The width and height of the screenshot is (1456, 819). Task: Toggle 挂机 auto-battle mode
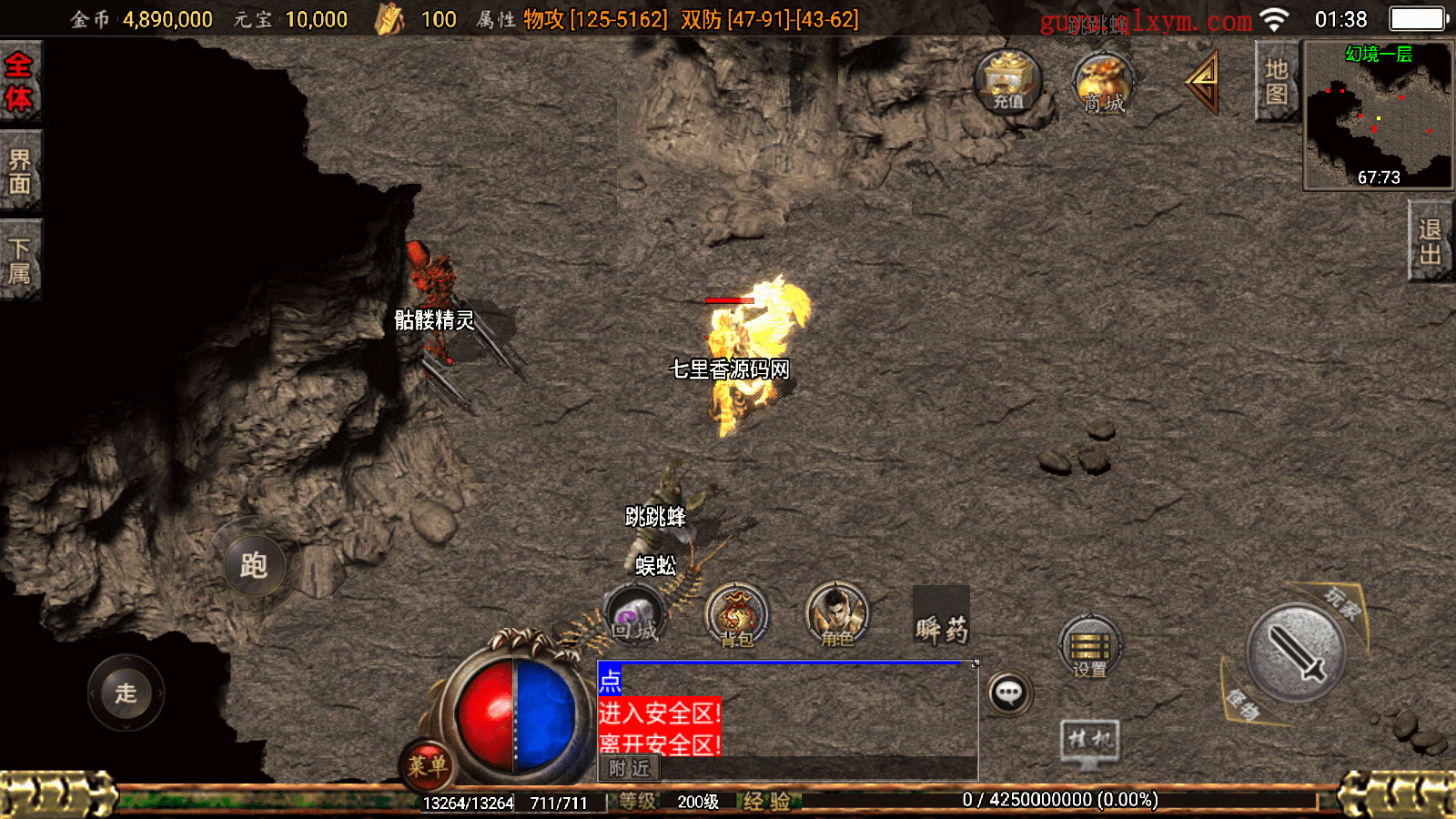coord(1089,741)
